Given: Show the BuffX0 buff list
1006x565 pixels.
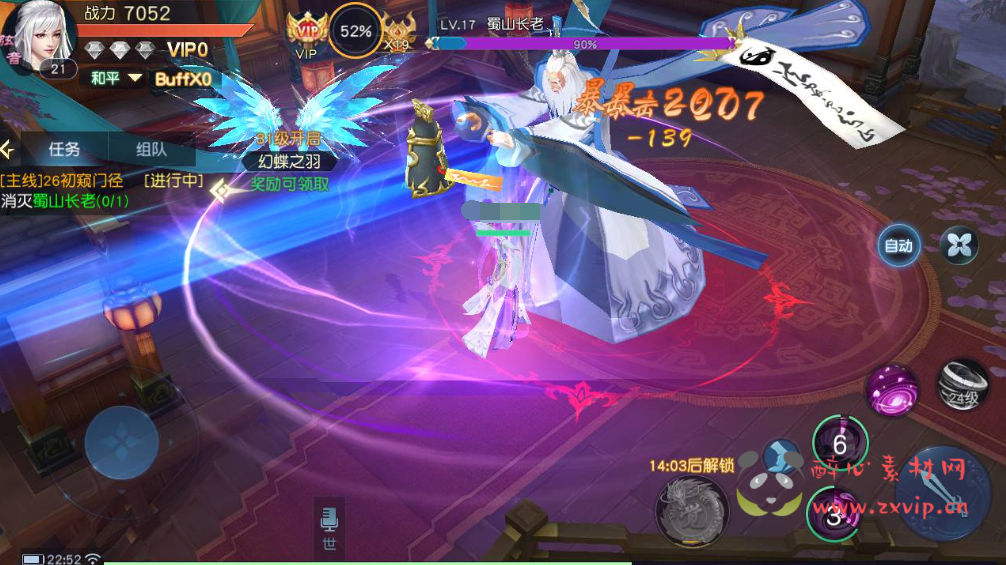Looking at the screenshot, I should pyautogui.click(x=185, y=79).
